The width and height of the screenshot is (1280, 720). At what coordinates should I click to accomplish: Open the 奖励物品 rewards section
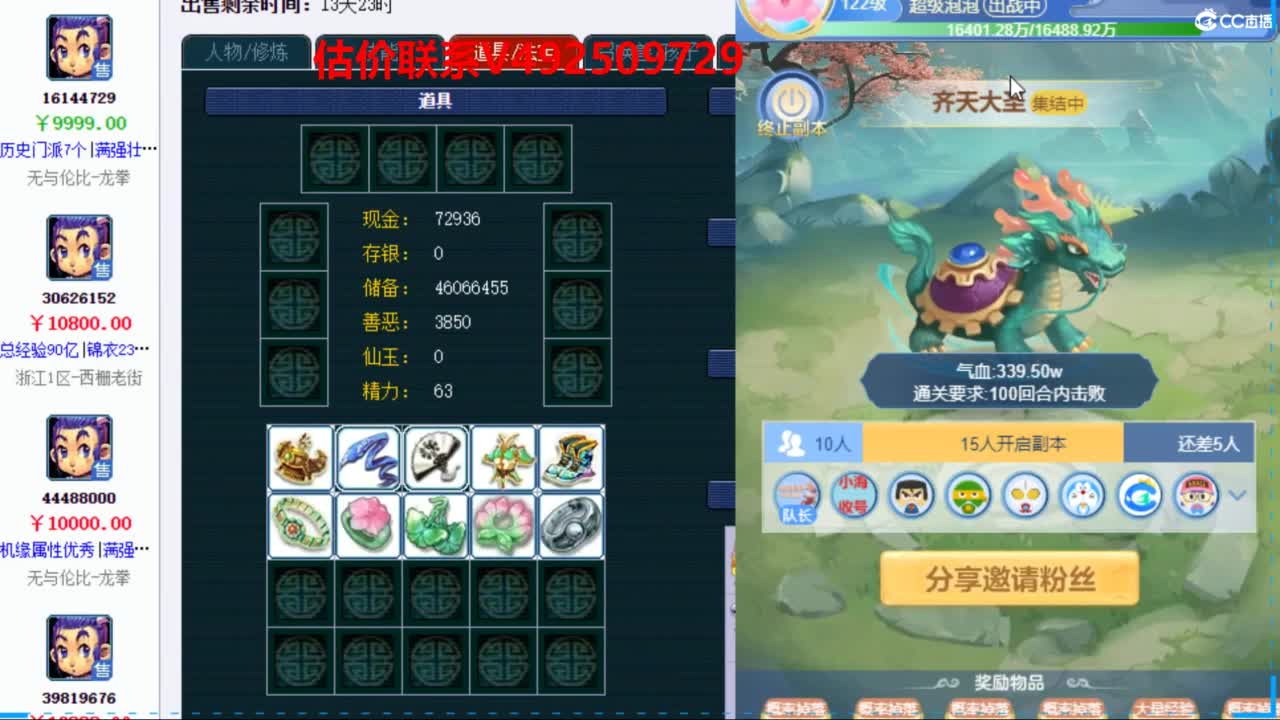coord(1009,684)
